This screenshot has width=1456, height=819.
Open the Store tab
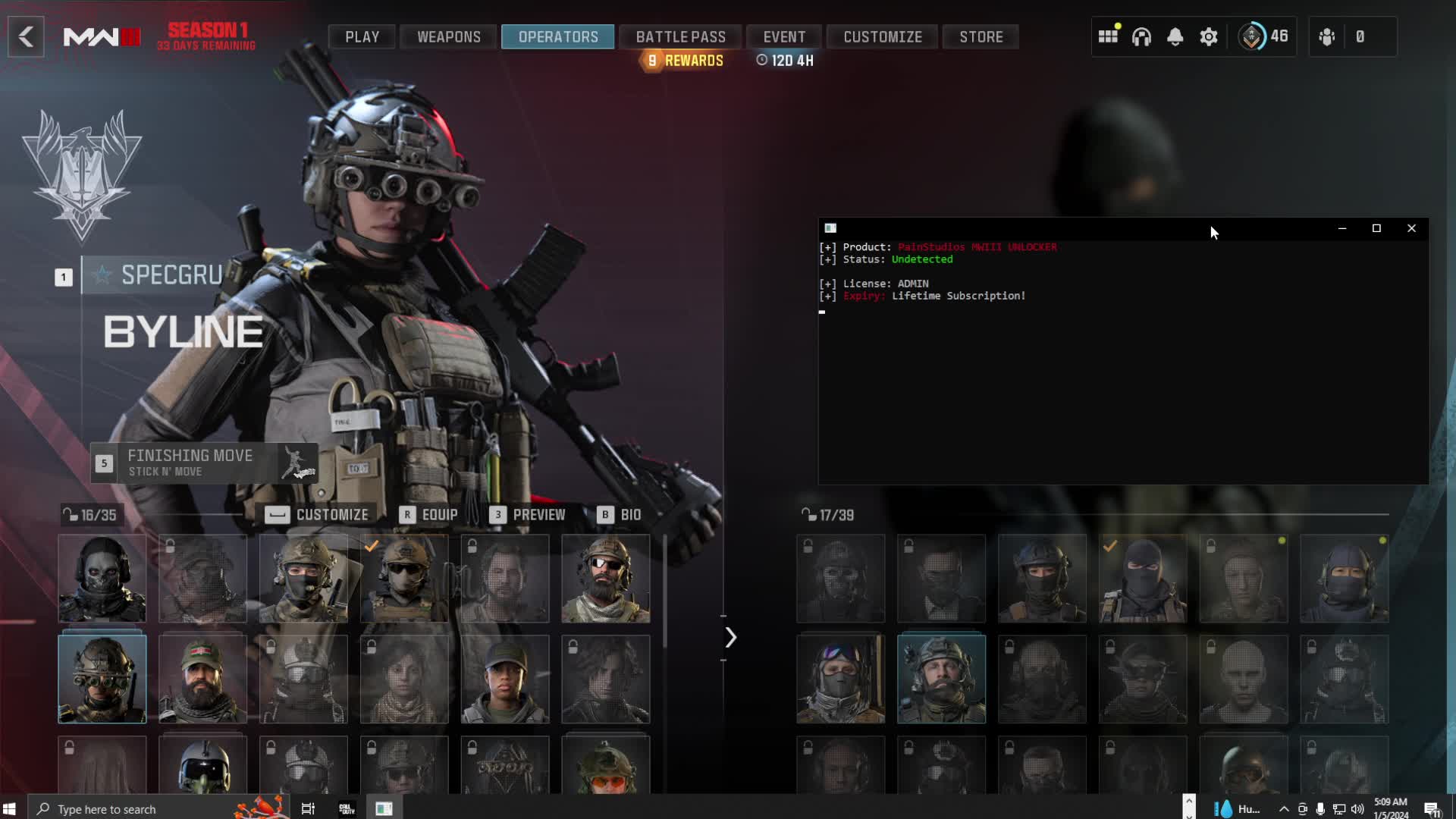click(981, 36)
